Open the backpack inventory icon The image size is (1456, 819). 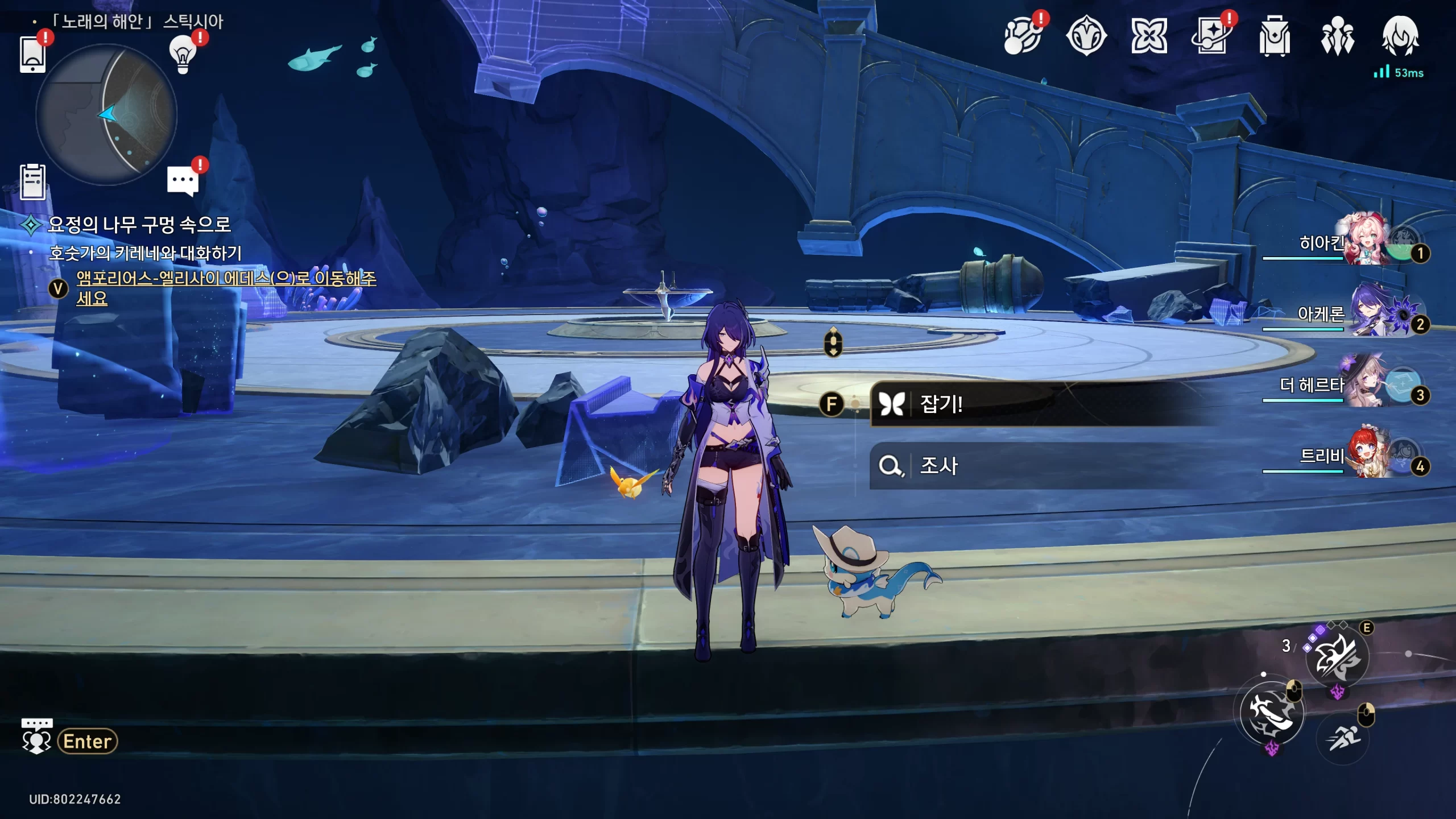click(1274, 37)
